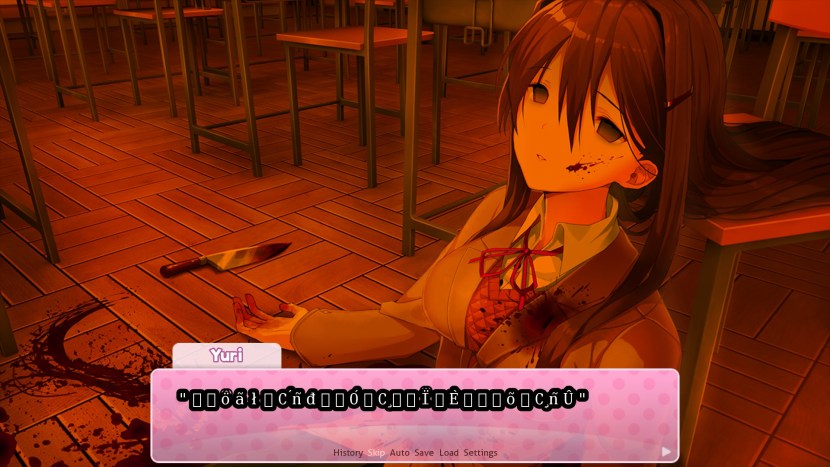Image resolution: width=830 pixels, height=467 pixels.
Task: Enable Auto text advance
Action: (400, 453)
